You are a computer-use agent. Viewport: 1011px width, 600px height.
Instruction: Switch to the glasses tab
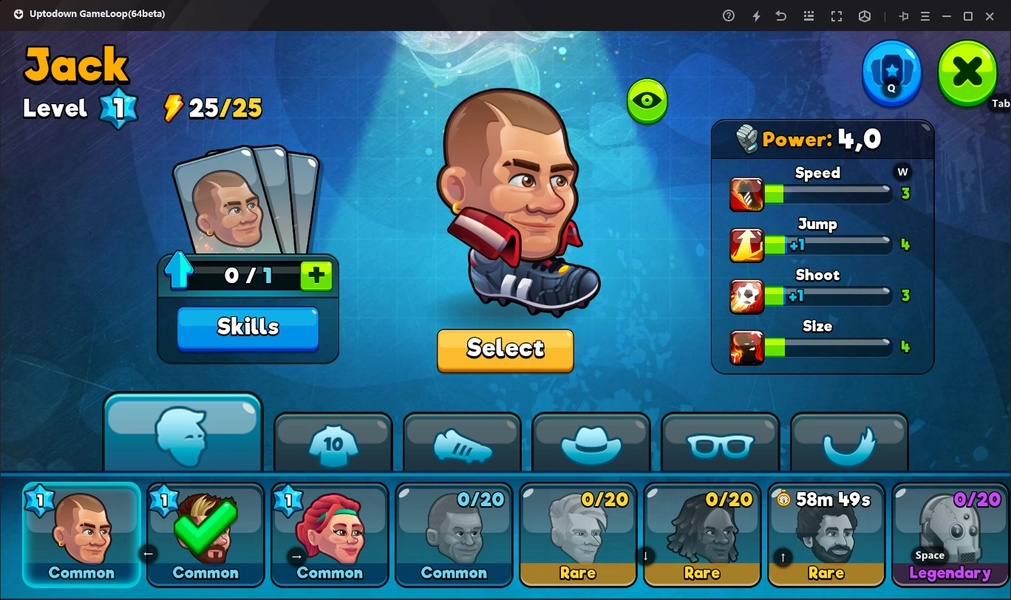click(720, 444)
